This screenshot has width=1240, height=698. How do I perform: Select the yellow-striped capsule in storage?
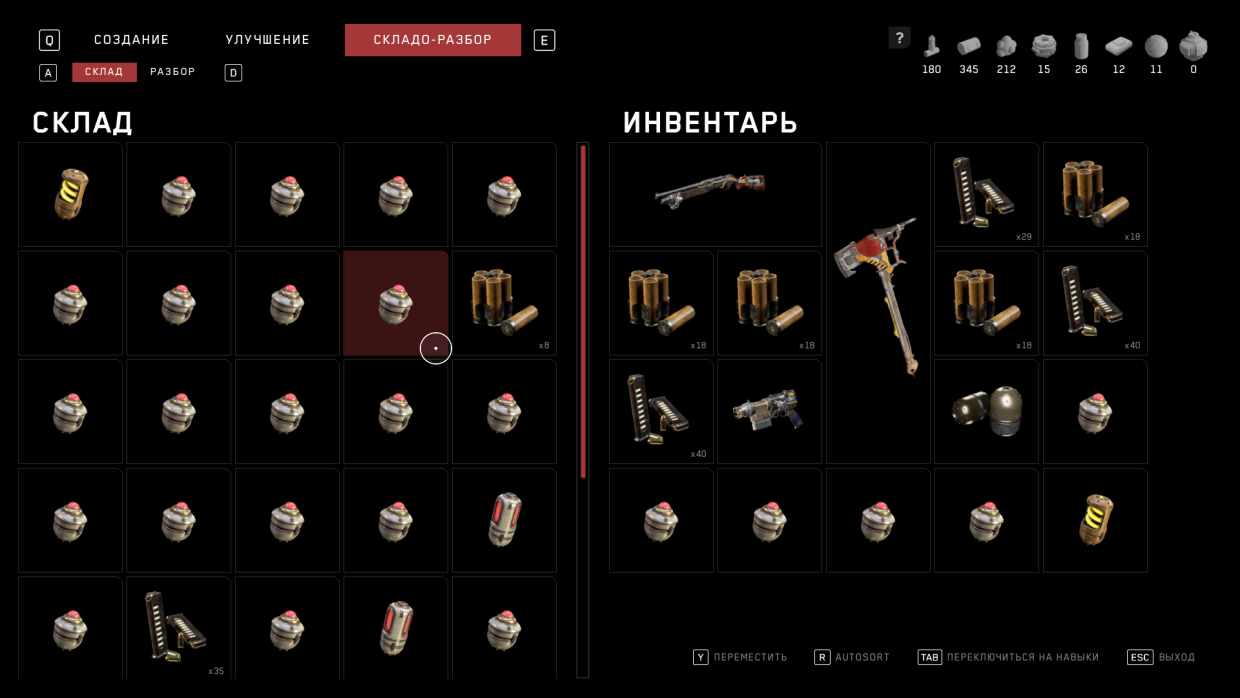point(70,194)
